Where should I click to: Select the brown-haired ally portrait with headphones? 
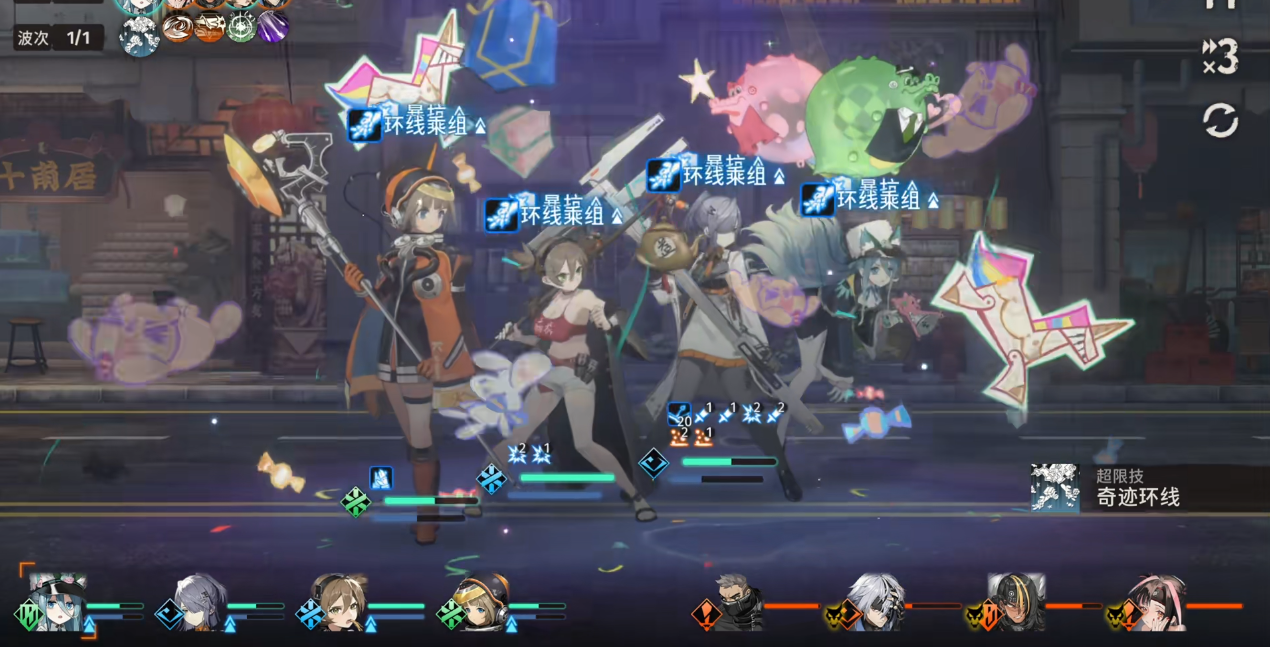(341, 602)
